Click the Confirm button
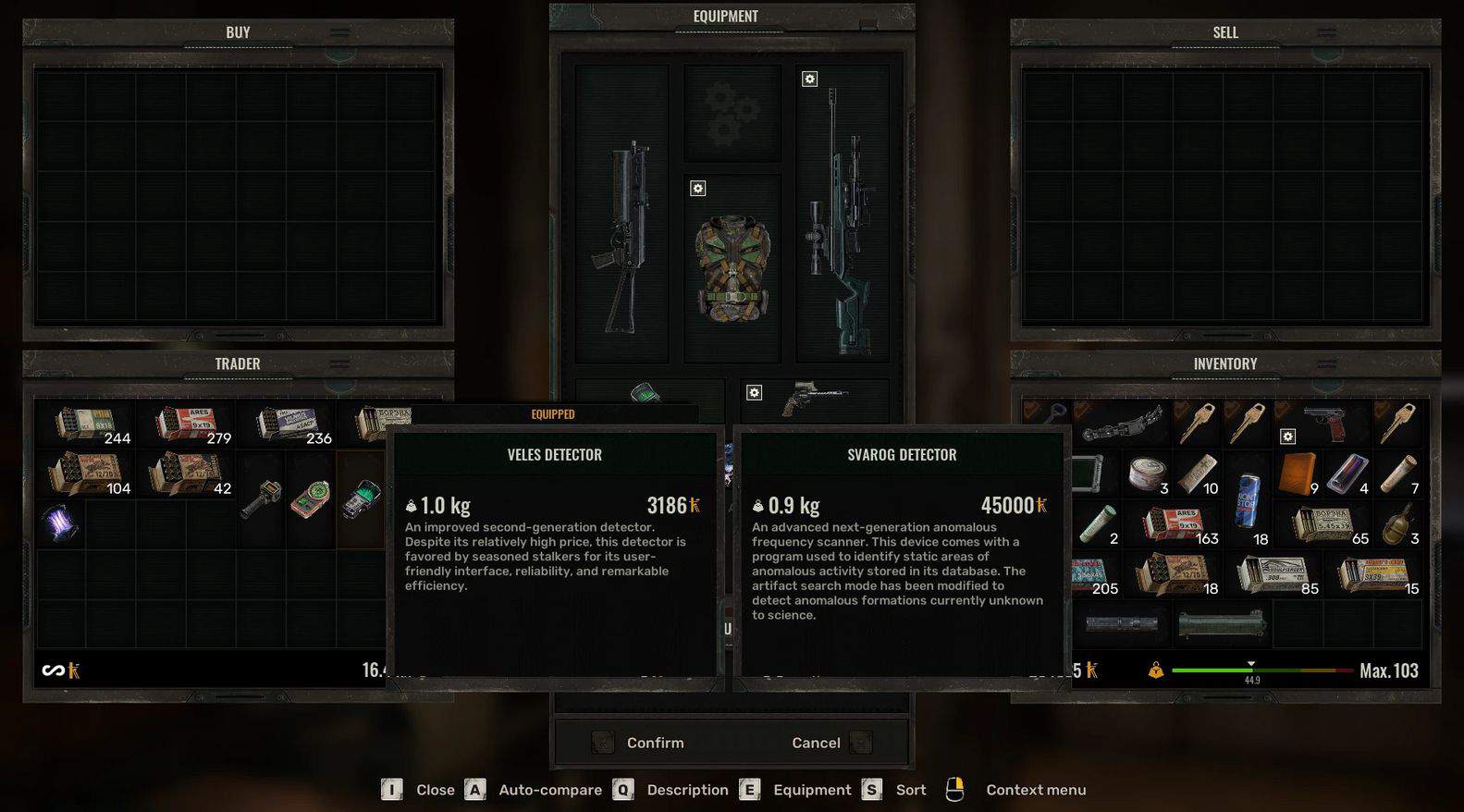 click(654, 743)
